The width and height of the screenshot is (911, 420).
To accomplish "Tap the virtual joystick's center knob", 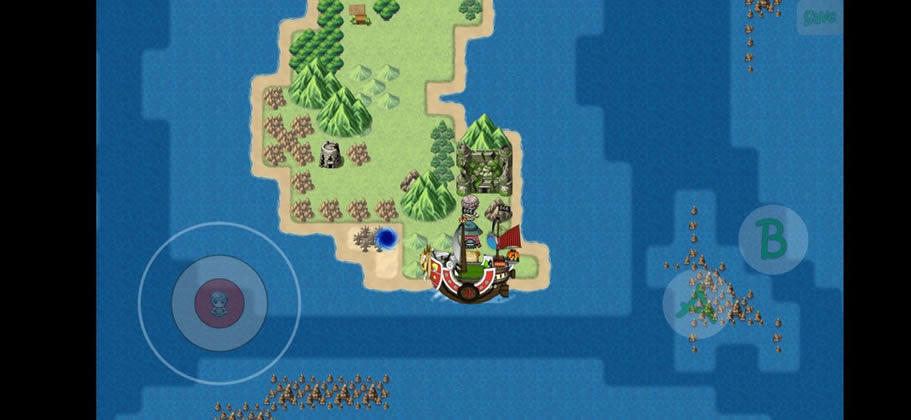I will point(219,302).
